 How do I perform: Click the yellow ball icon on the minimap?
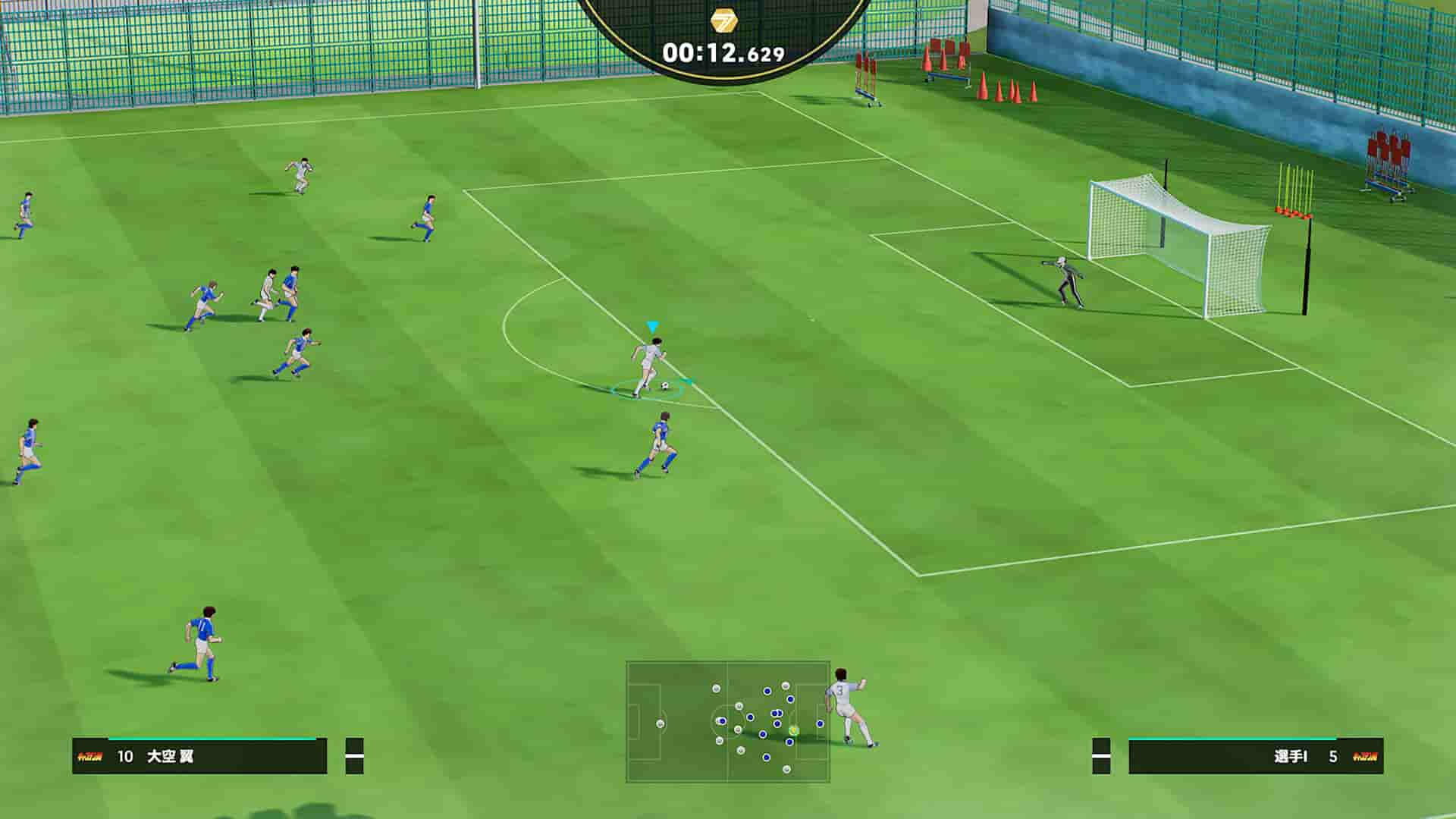pyautogui.click(x=794, y=731)
